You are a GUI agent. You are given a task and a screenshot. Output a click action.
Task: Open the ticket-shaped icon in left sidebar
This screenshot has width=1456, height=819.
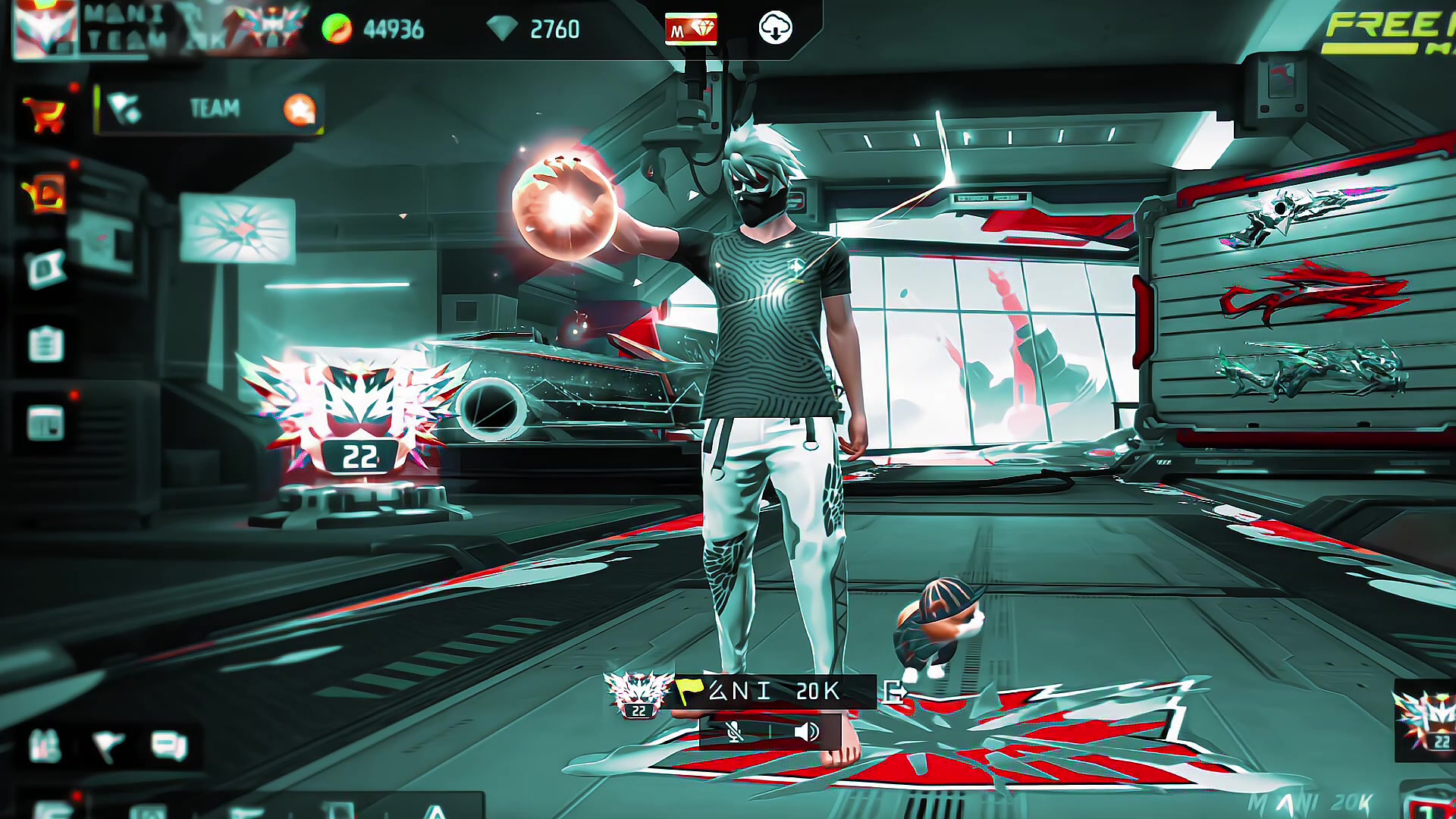45,268
